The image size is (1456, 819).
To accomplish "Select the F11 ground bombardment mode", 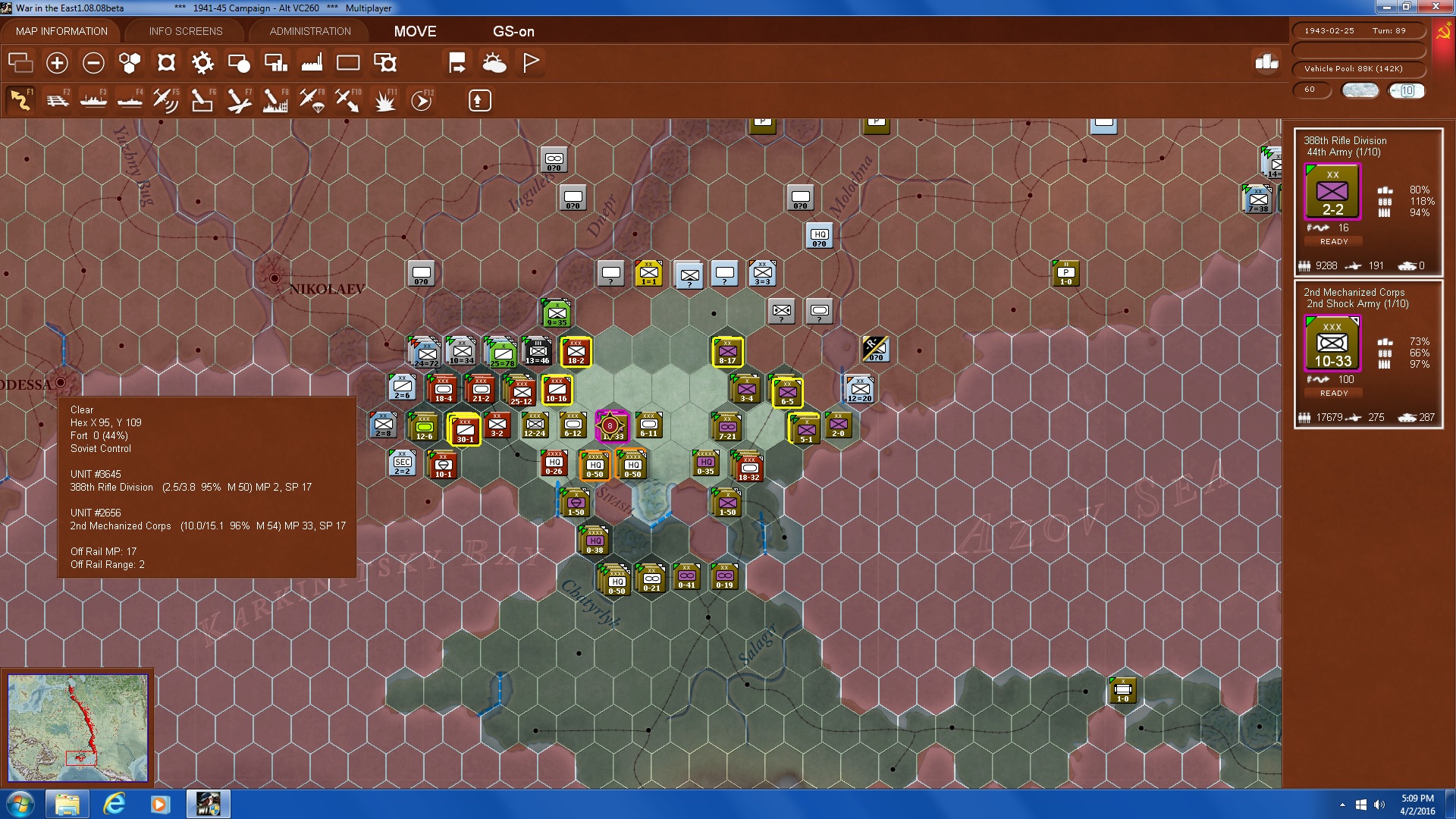I will [384, 99].
